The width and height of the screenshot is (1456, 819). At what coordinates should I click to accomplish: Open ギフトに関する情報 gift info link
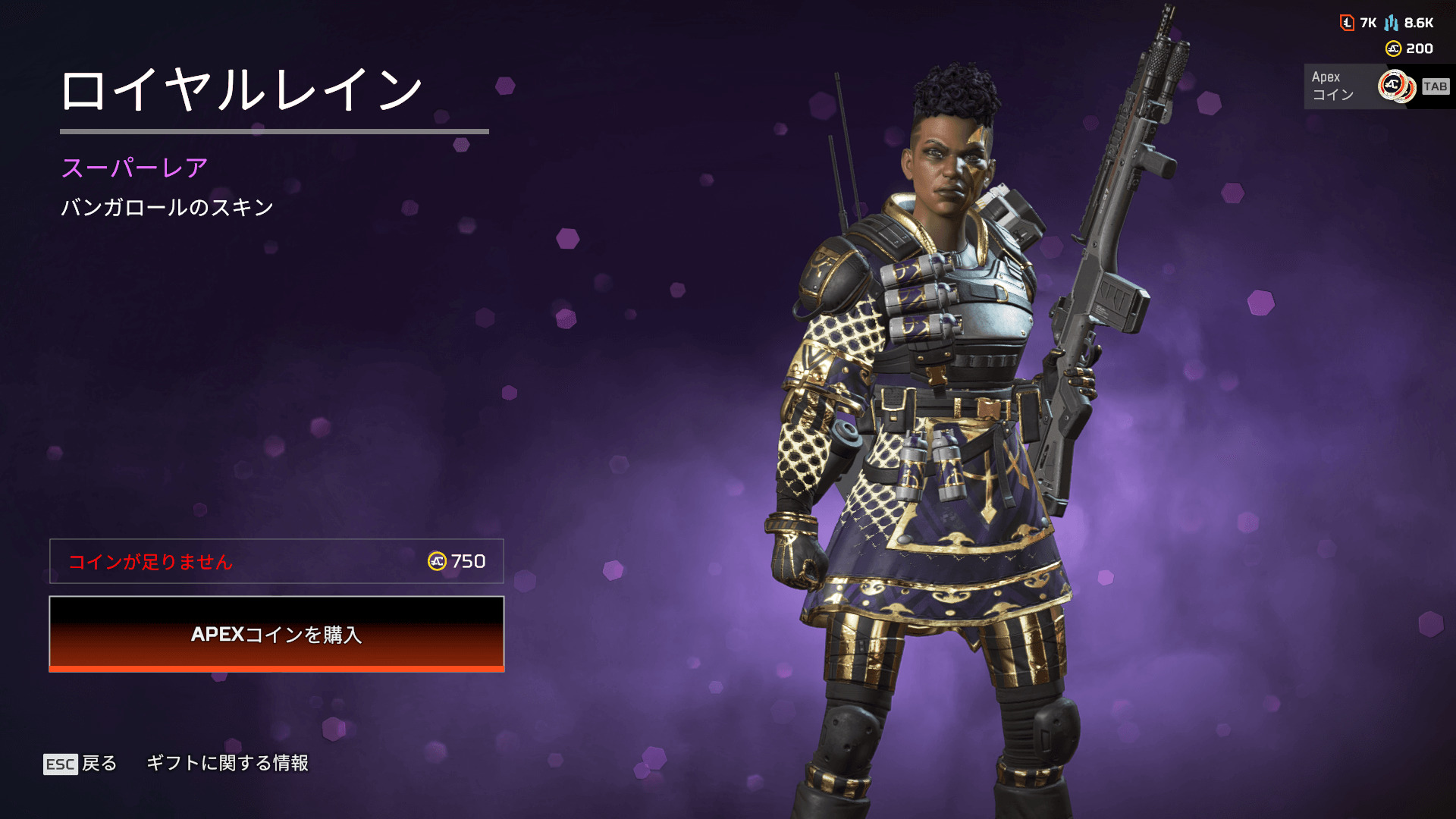point(227,763)
